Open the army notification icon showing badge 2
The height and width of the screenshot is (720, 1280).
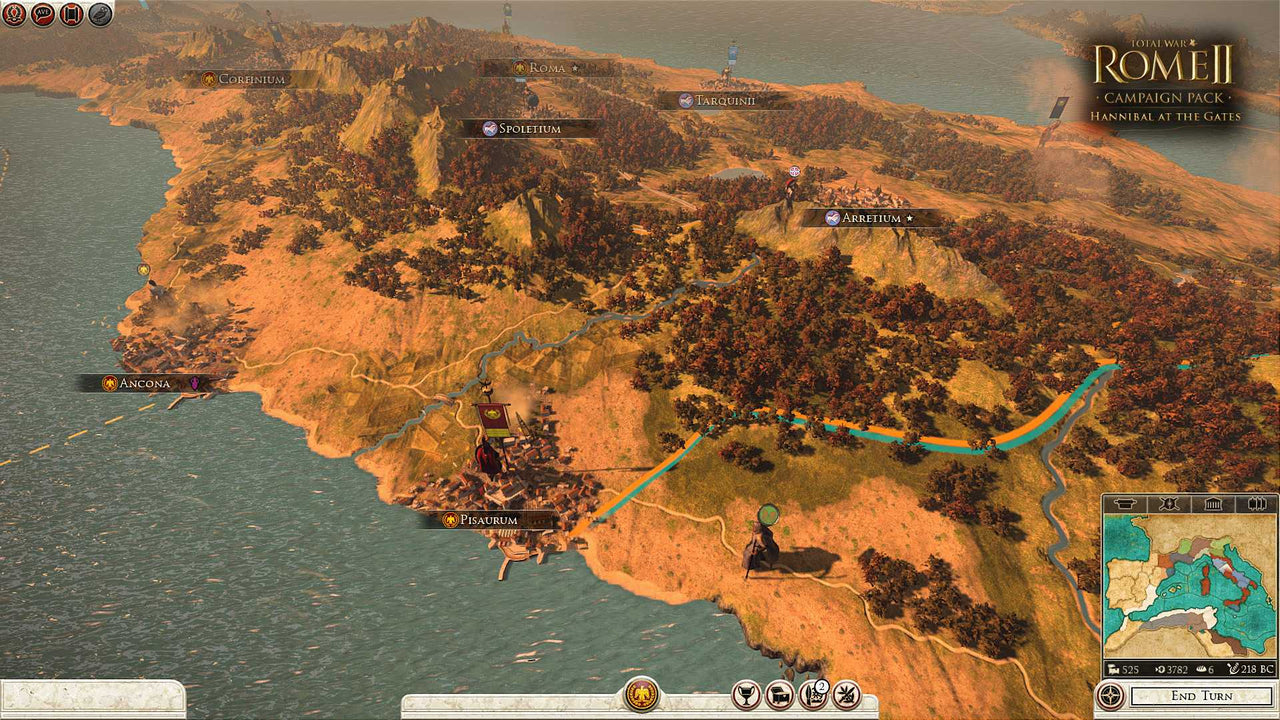812,694
